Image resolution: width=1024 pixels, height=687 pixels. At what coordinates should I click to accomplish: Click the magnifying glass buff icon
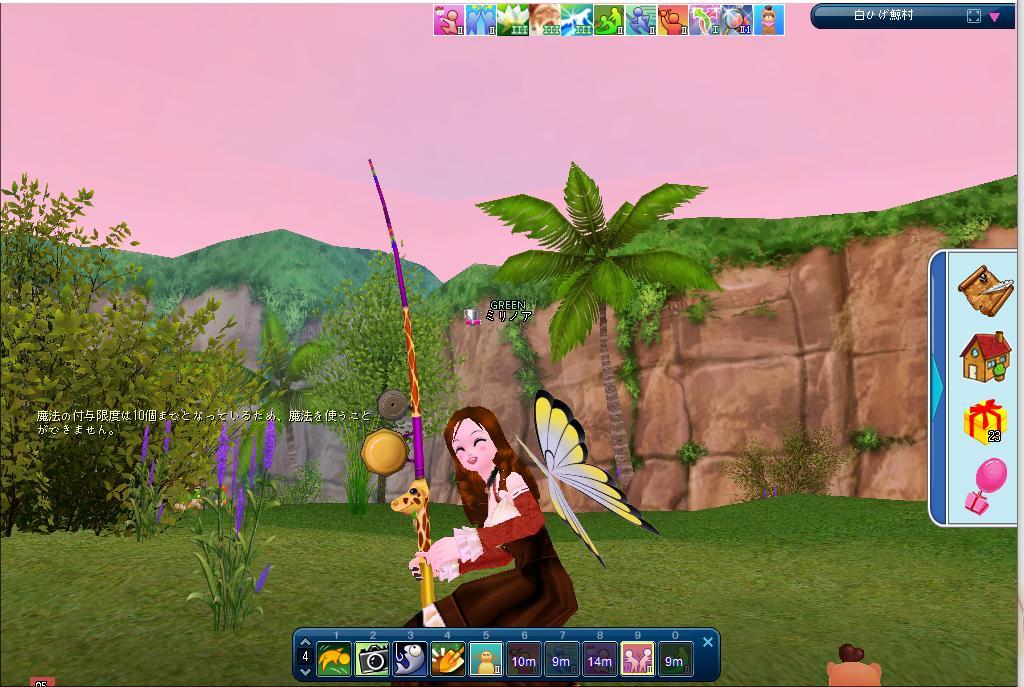click(x=737, y=20)
